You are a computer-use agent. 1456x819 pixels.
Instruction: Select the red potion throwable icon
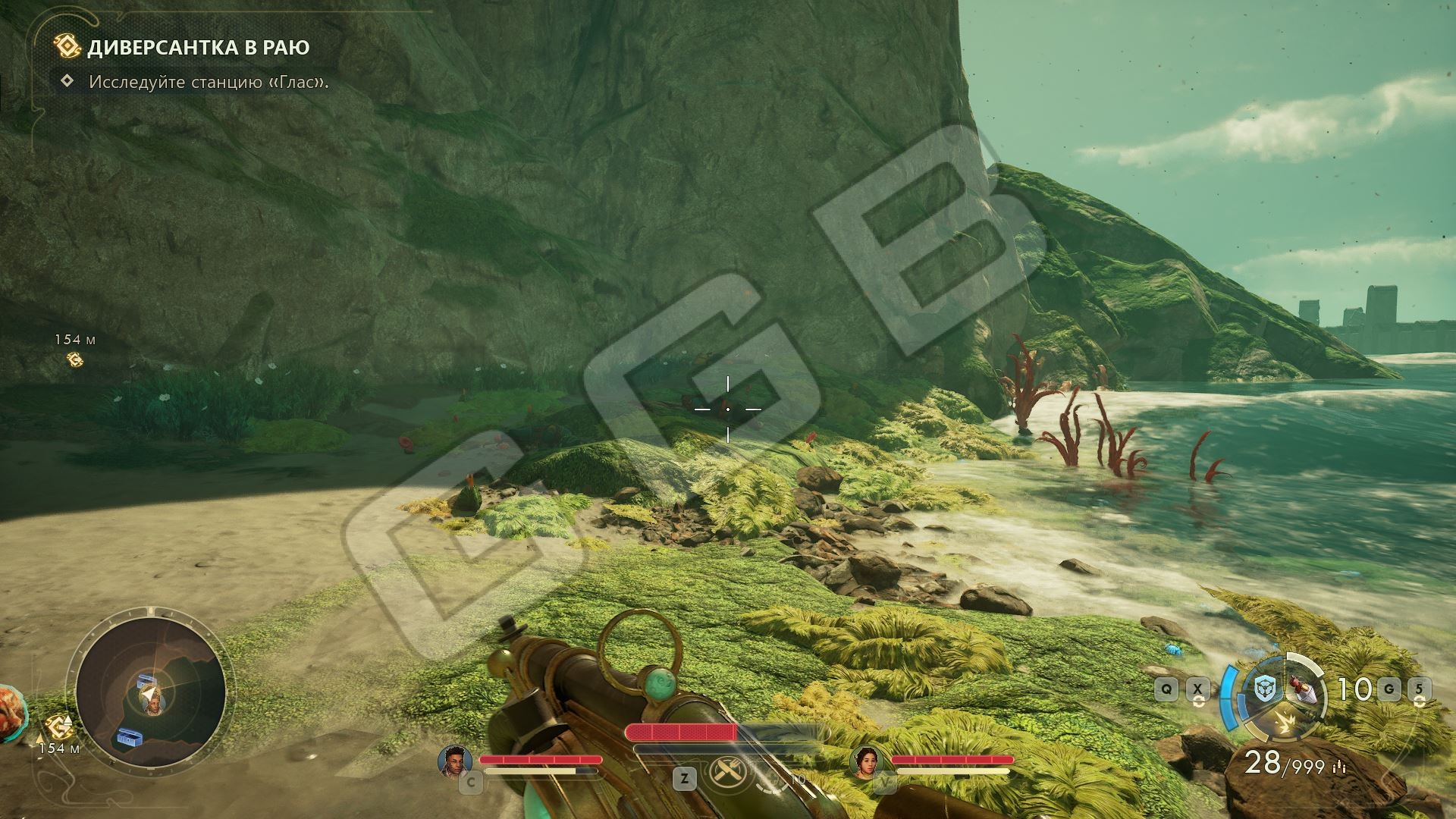1302,690
